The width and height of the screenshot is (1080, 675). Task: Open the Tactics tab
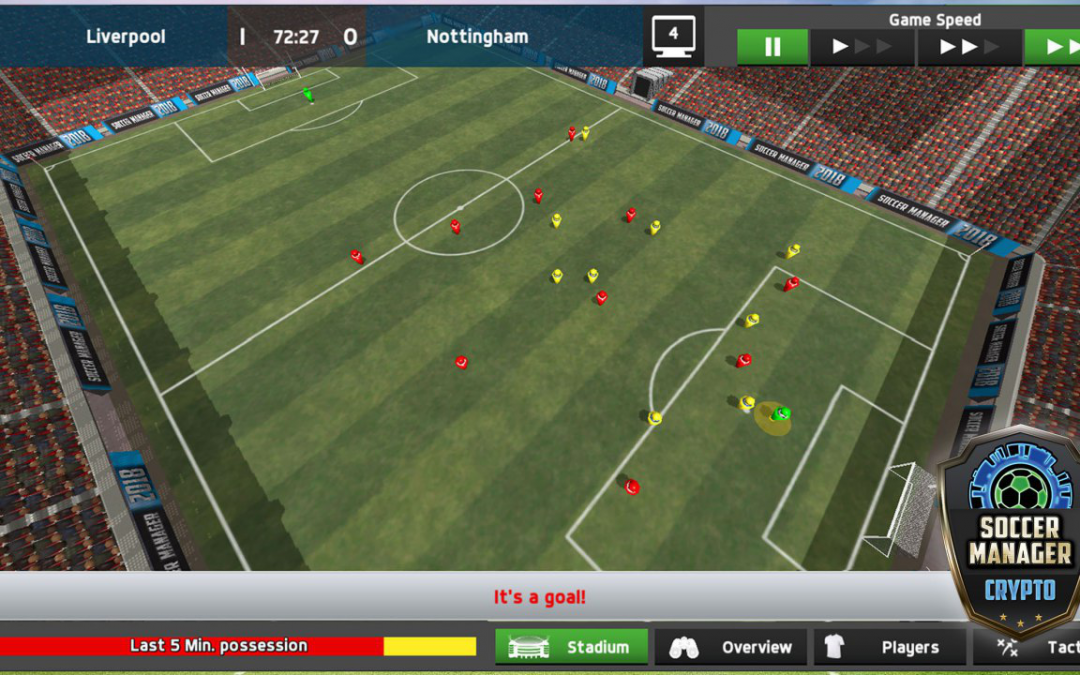(x=1028, y=647)
